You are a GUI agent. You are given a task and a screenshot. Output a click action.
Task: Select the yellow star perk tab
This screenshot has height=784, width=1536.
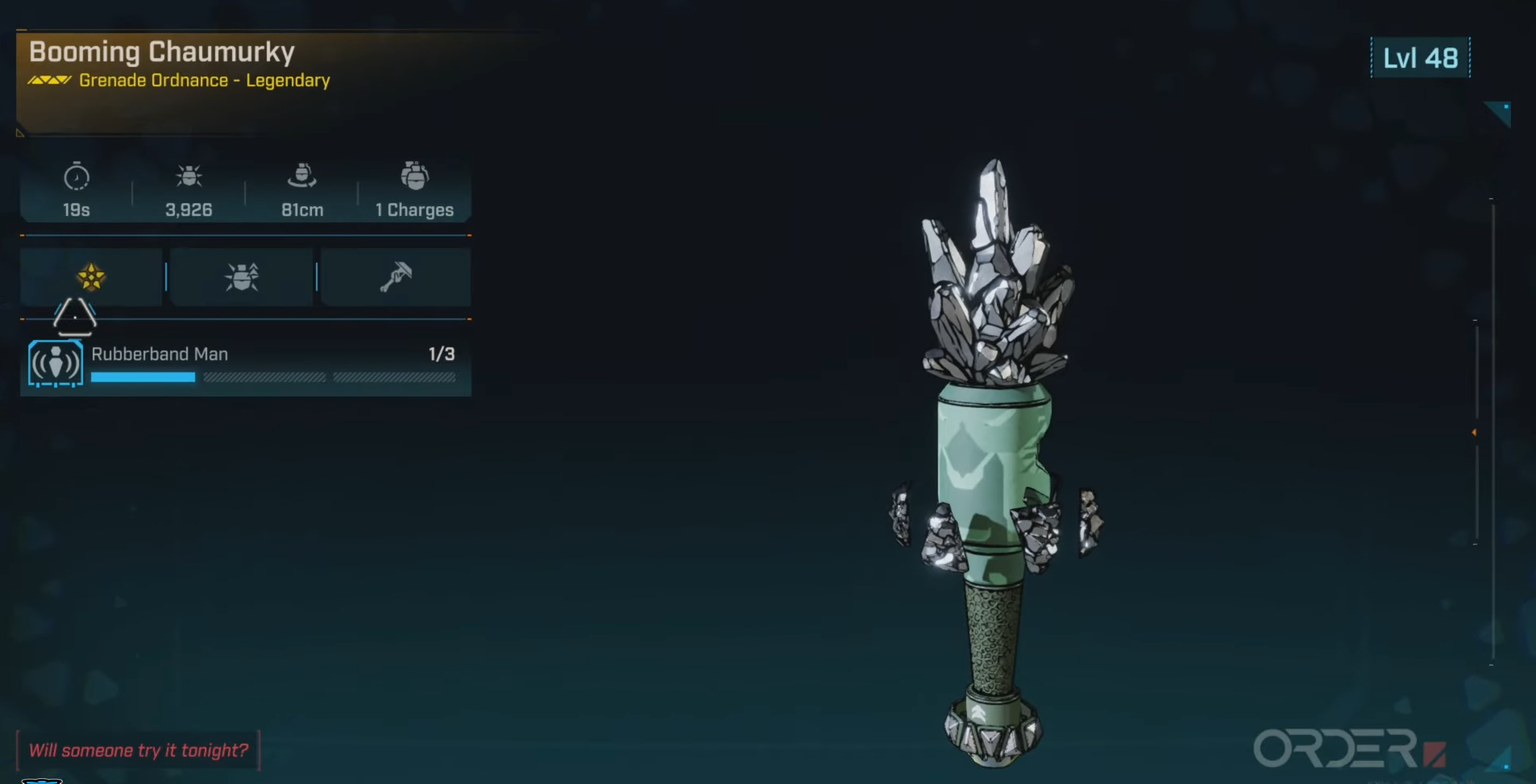(x=91, y=276)
